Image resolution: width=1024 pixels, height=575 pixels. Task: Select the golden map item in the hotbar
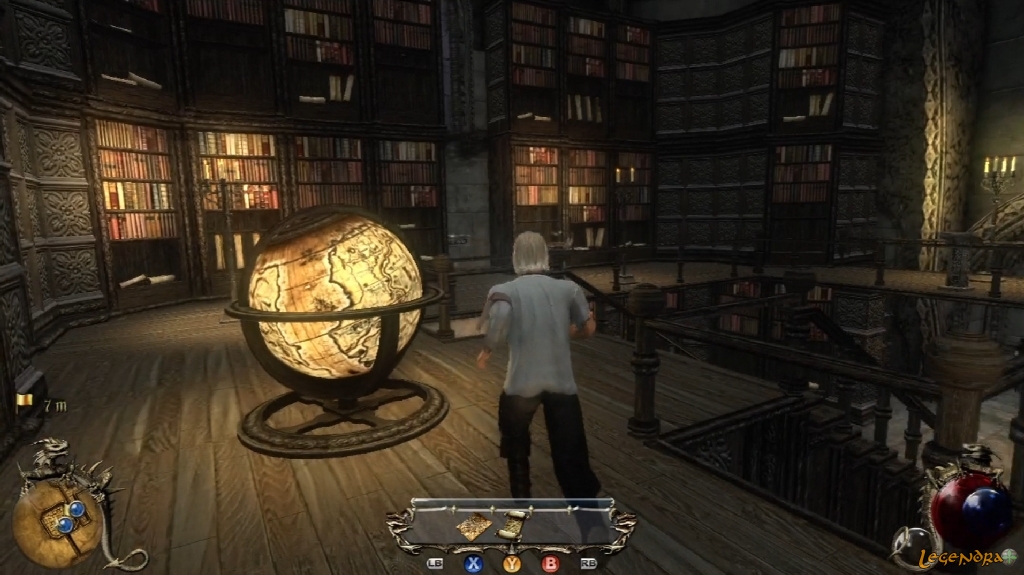coord(474,526)
